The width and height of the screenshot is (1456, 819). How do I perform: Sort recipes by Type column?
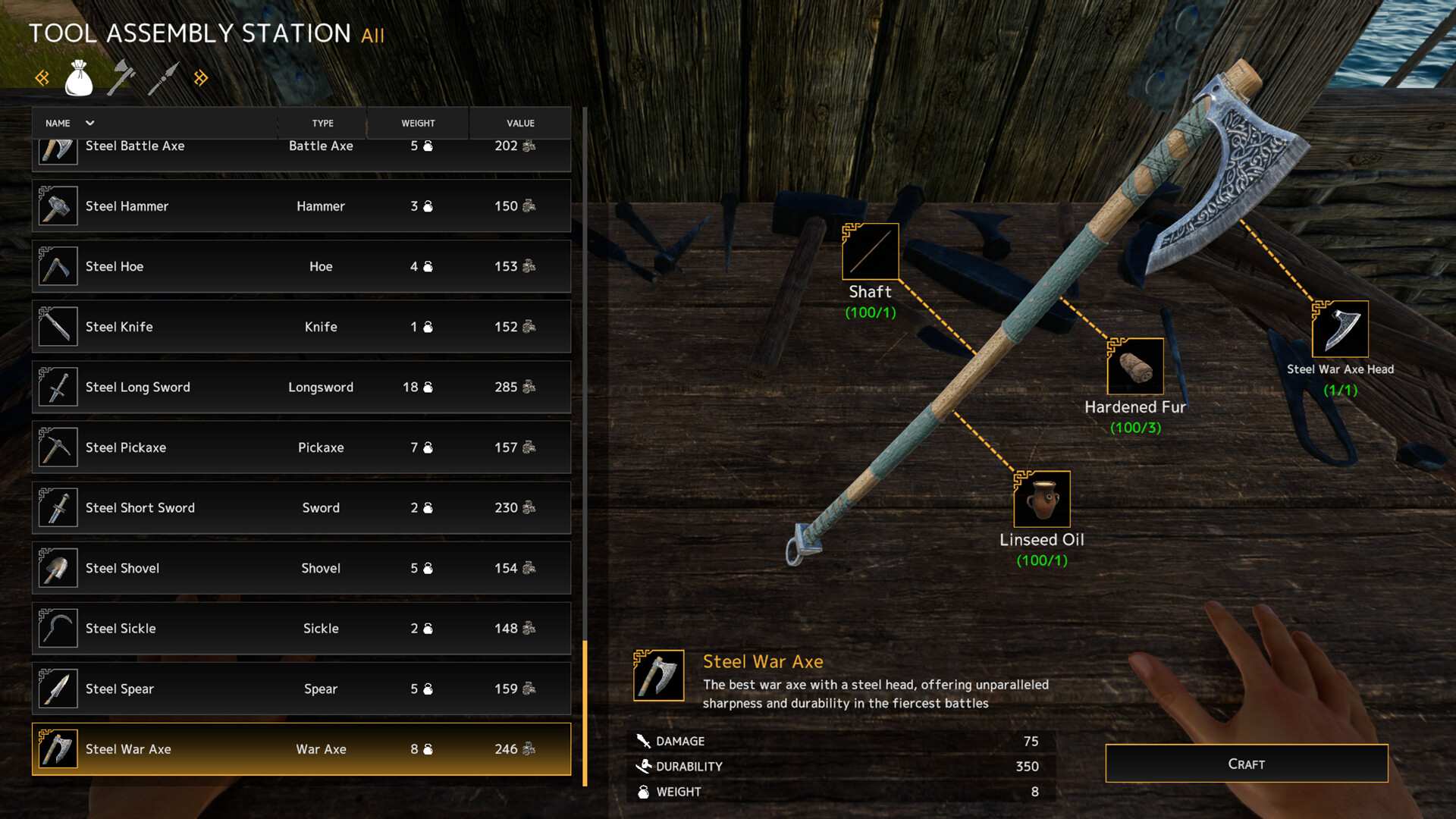point(322,123)
